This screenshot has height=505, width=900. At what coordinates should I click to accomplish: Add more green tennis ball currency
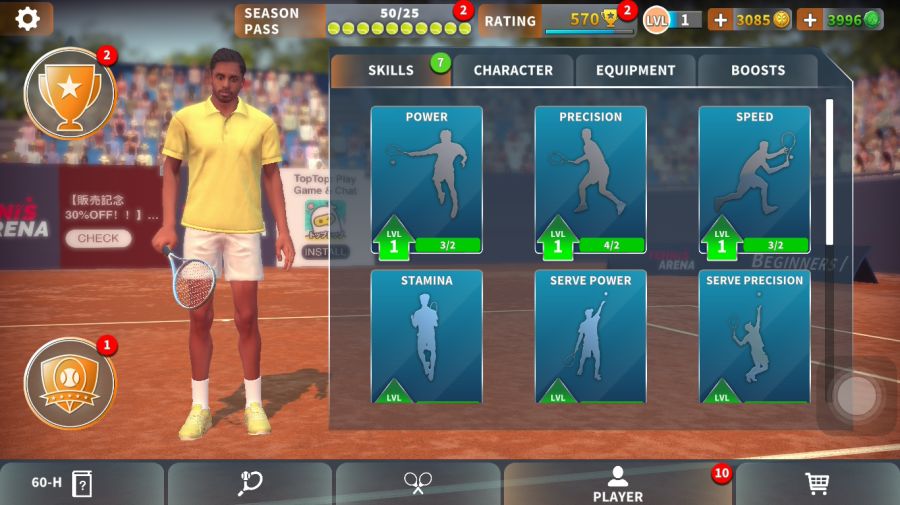tap(810, 19)
